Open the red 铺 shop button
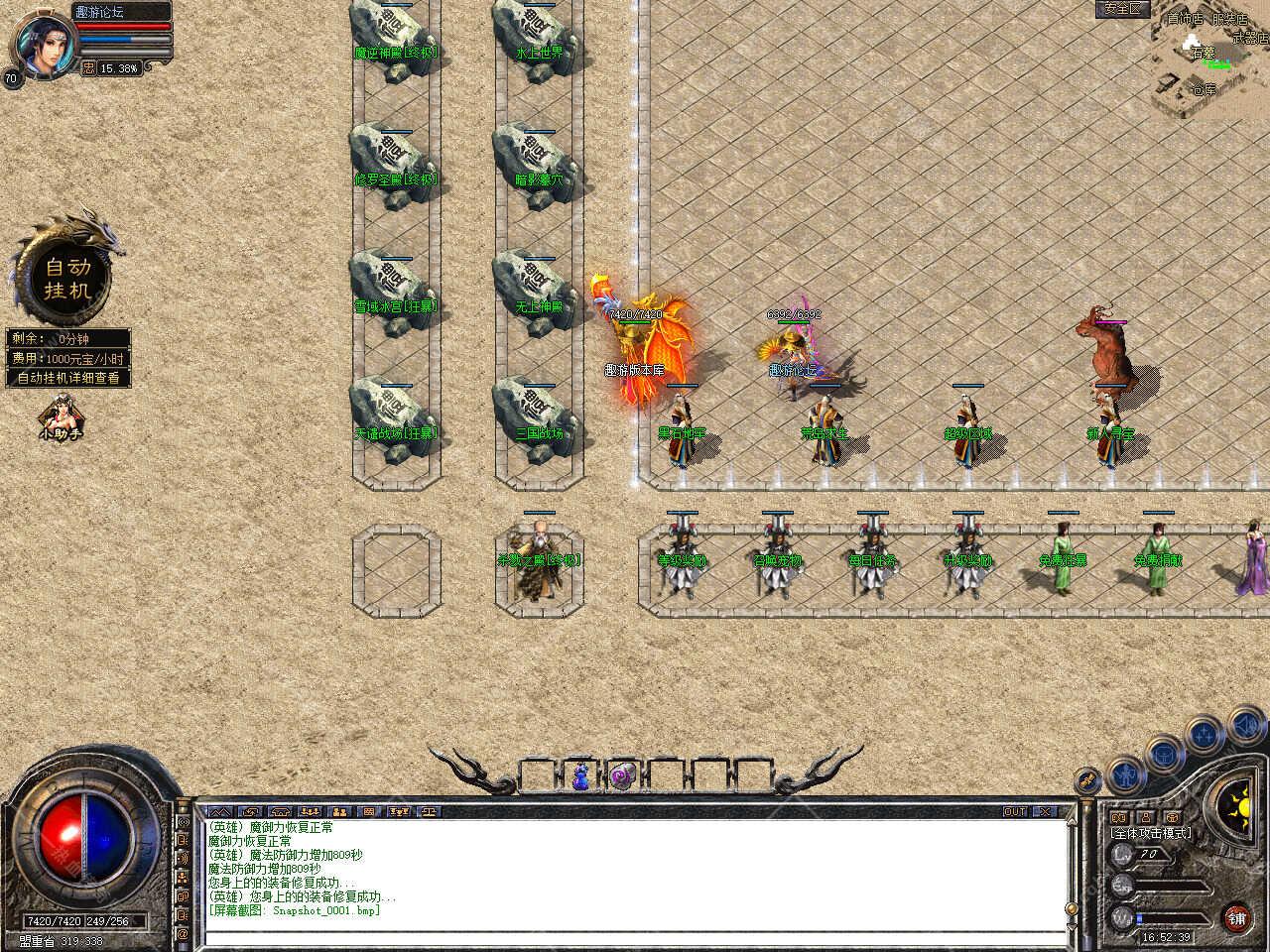This screenshot has height=952, width=1270. pyautogui.click(x=1236, y=917)
